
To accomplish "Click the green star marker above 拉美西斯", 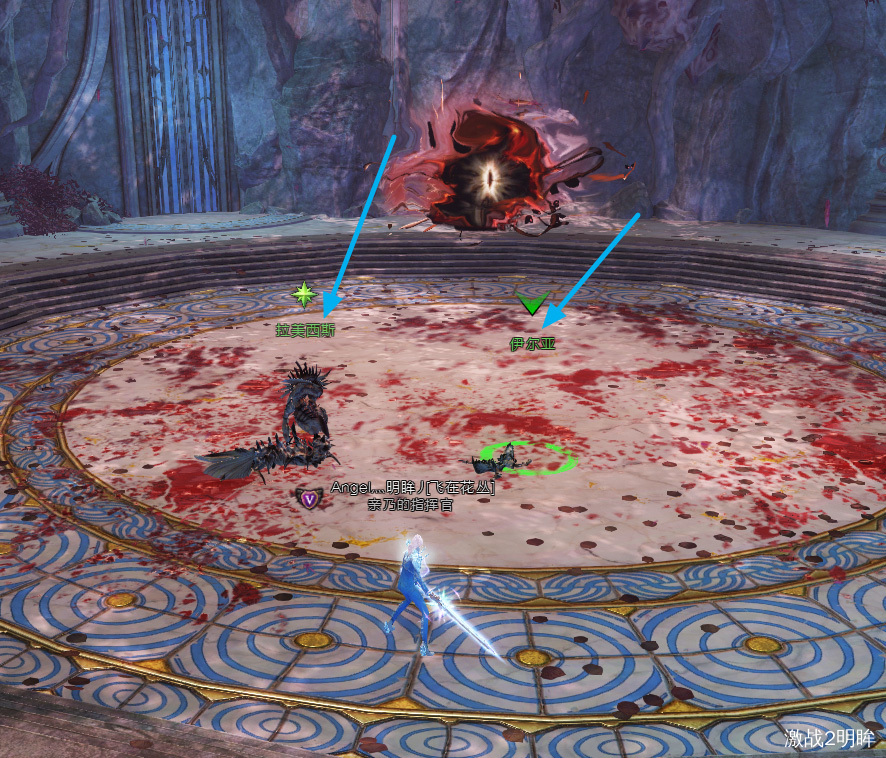I will (303, 294).
